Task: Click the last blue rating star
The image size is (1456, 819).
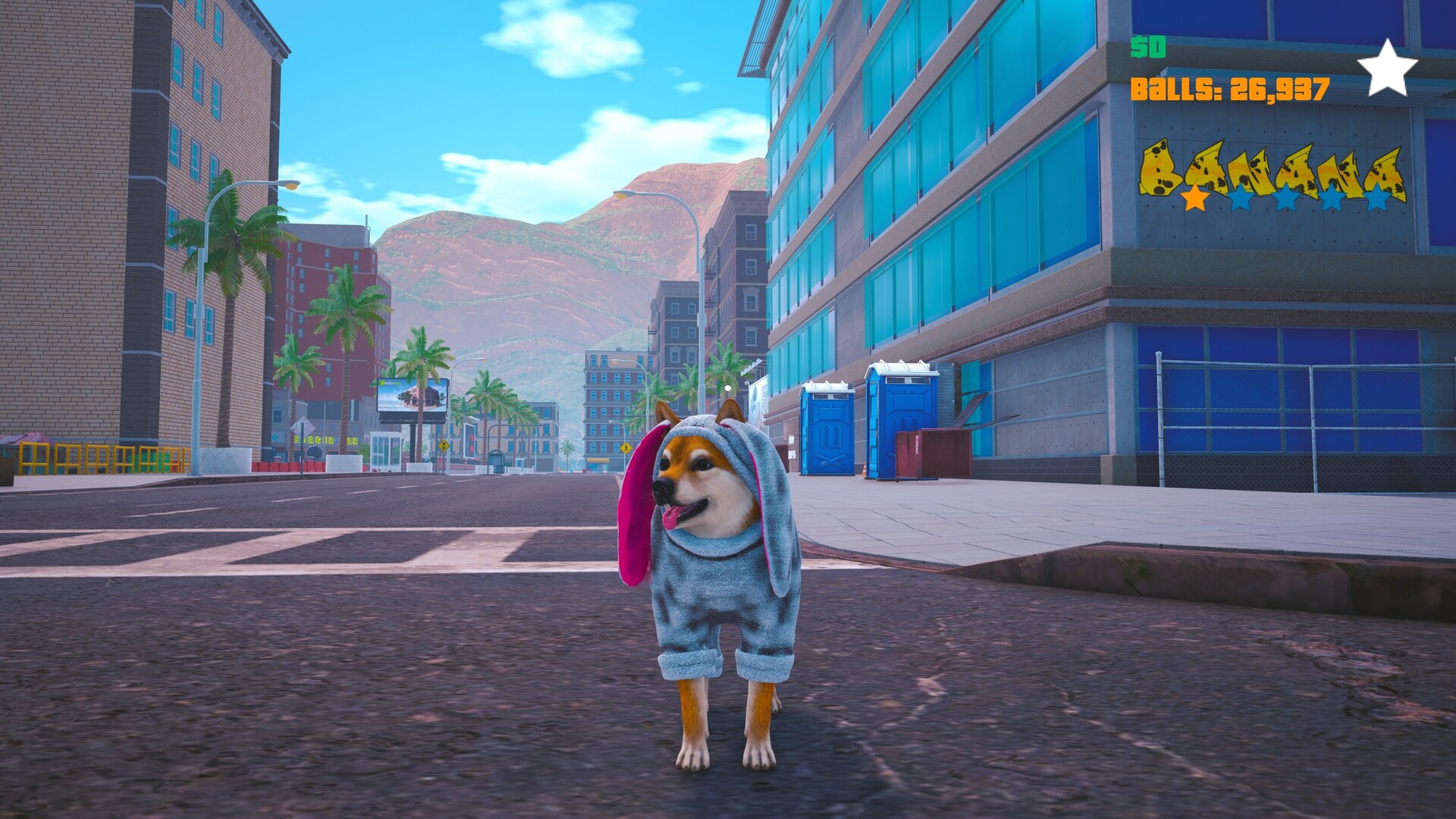Action: pyautogui.click(x=1376, y=199)
